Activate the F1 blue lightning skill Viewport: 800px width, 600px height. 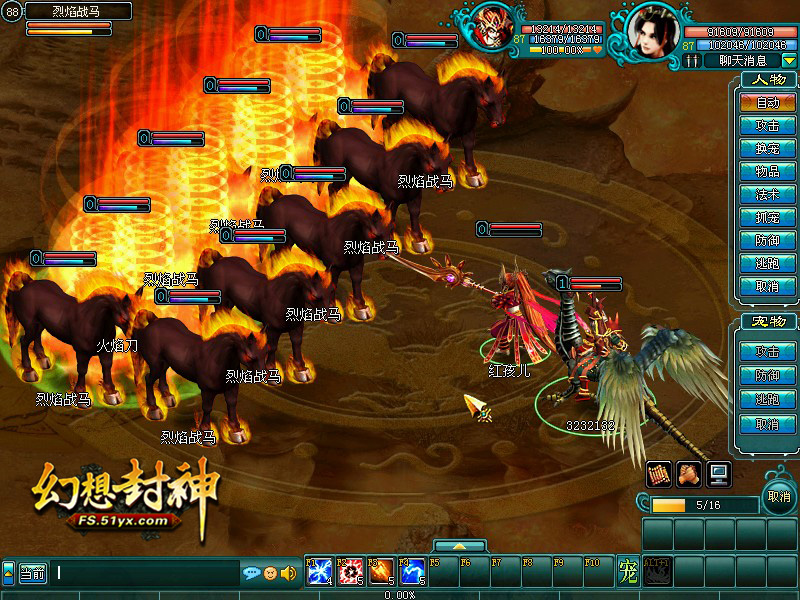point(320,572)
